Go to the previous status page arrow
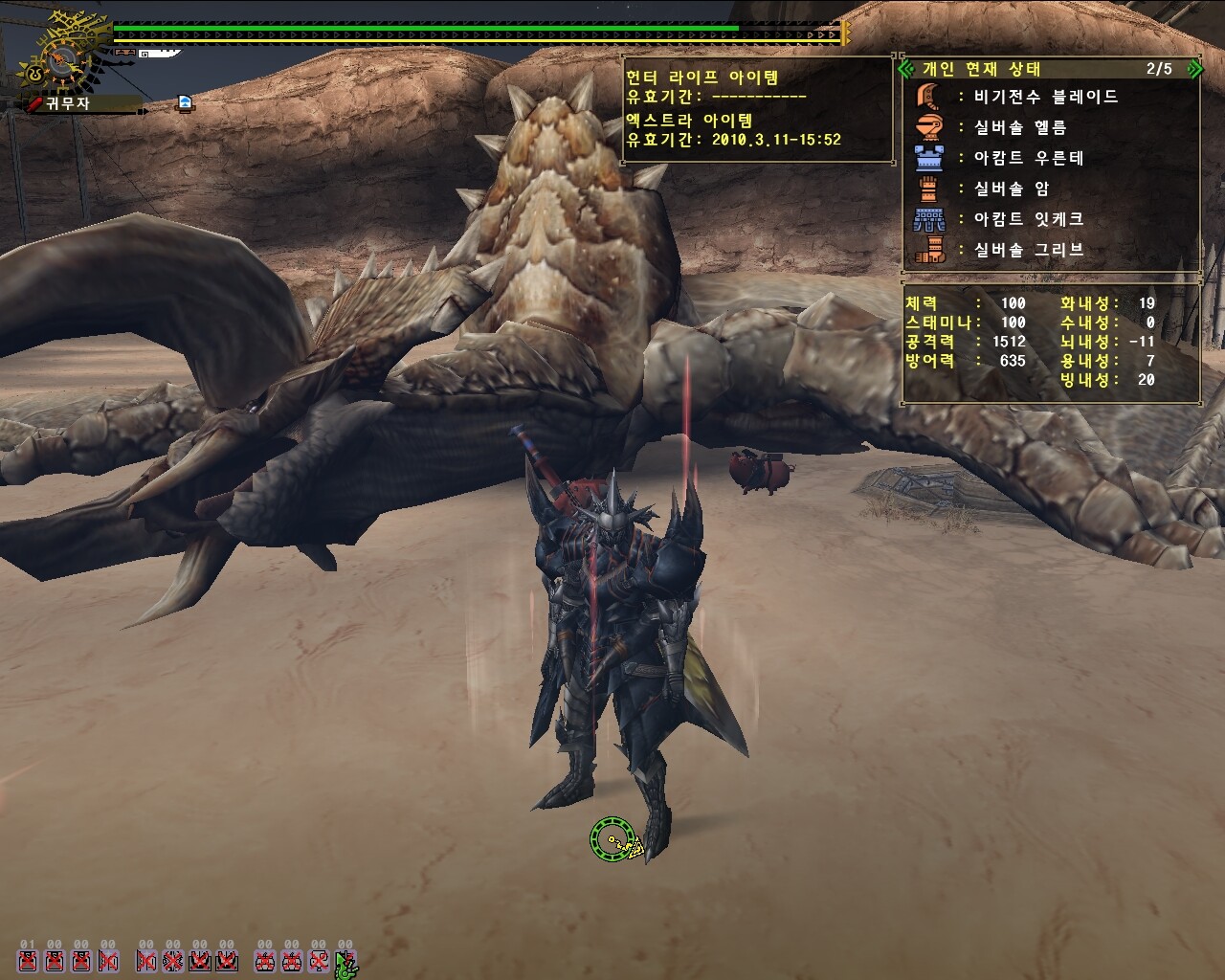 (907, 69)
